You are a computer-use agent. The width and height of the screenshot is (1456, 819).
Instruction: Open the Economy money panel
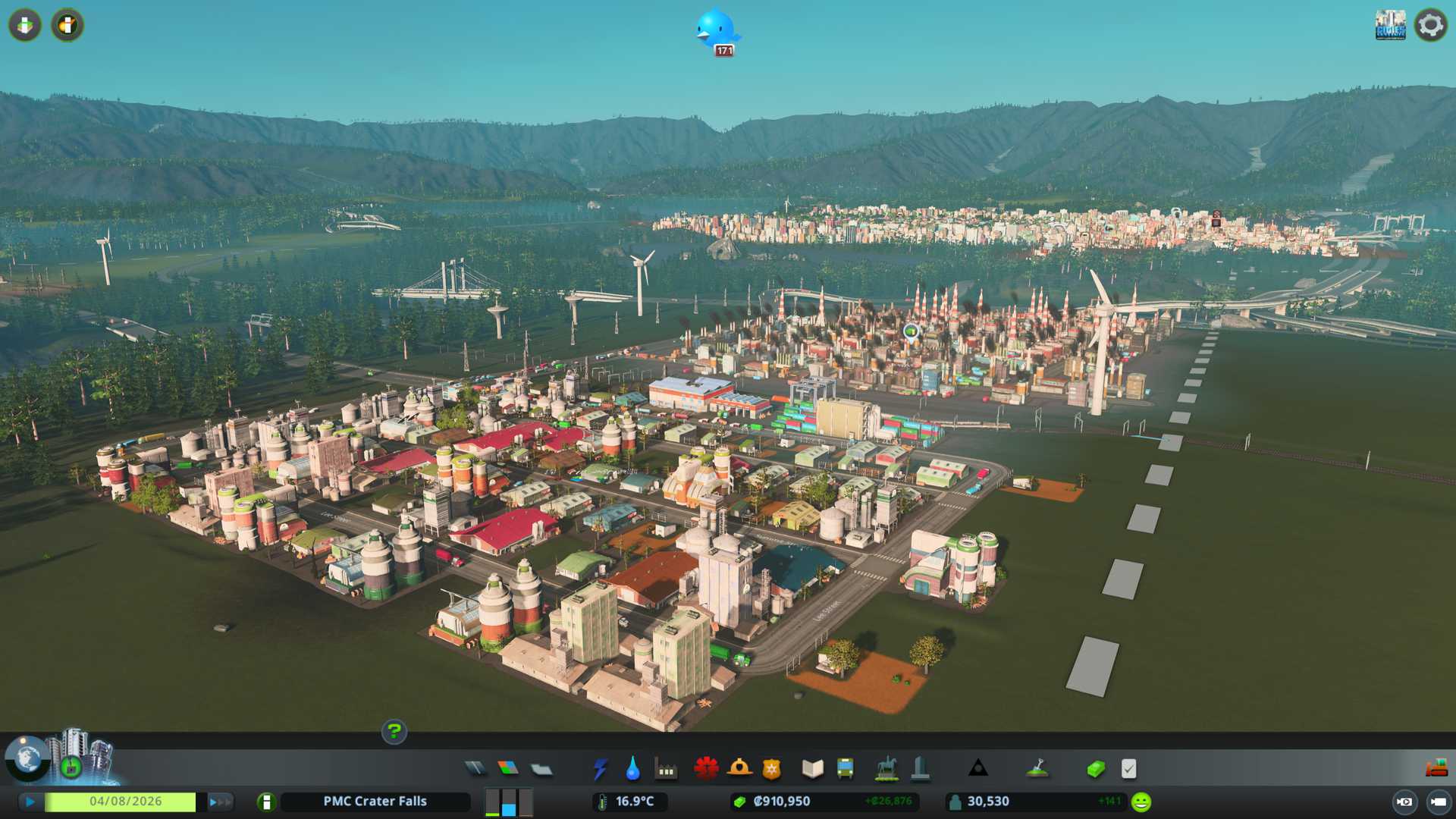click(x=1096, y=769)
